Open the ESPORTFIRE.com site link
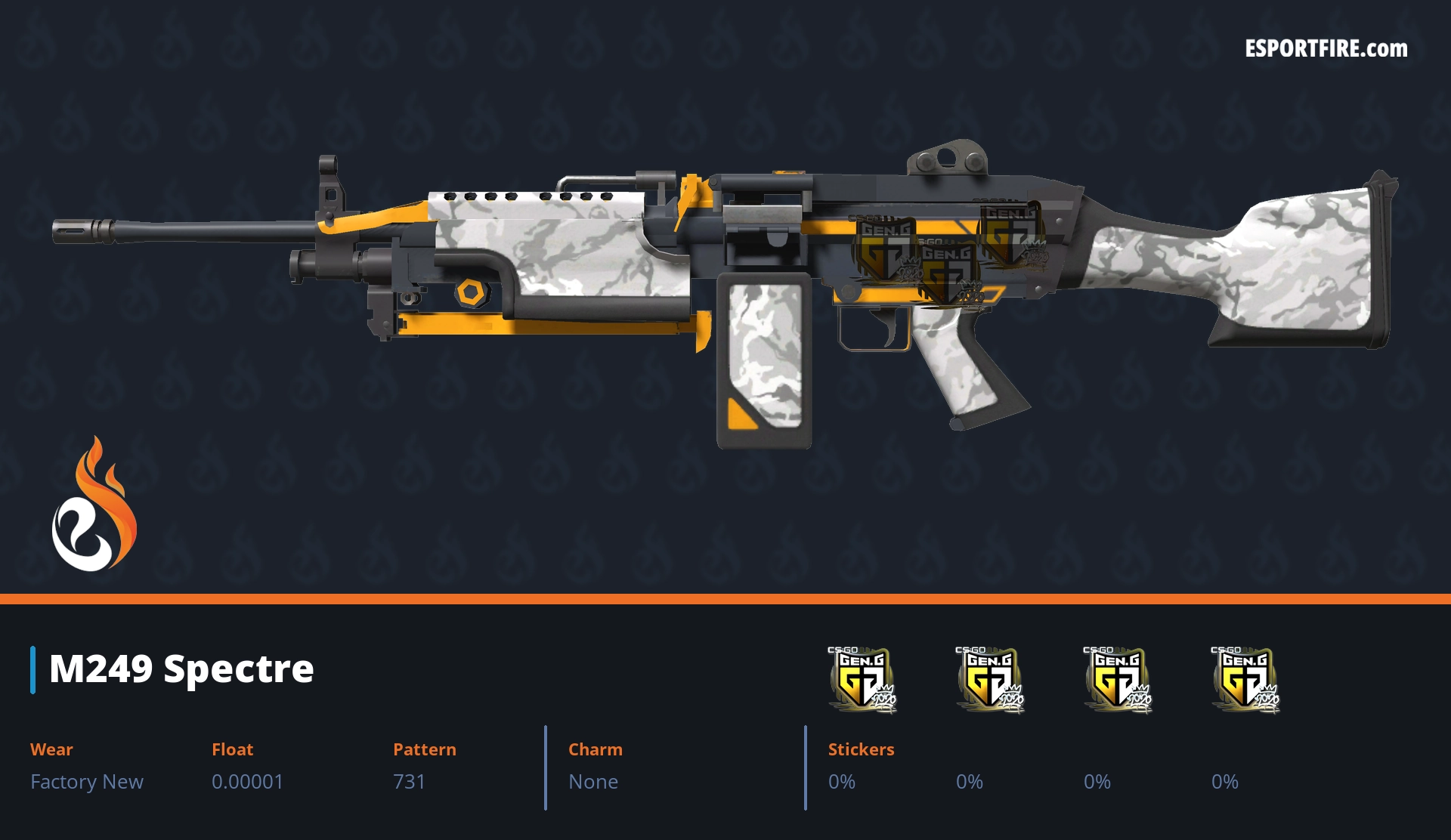 click(x=1326, y=49)
